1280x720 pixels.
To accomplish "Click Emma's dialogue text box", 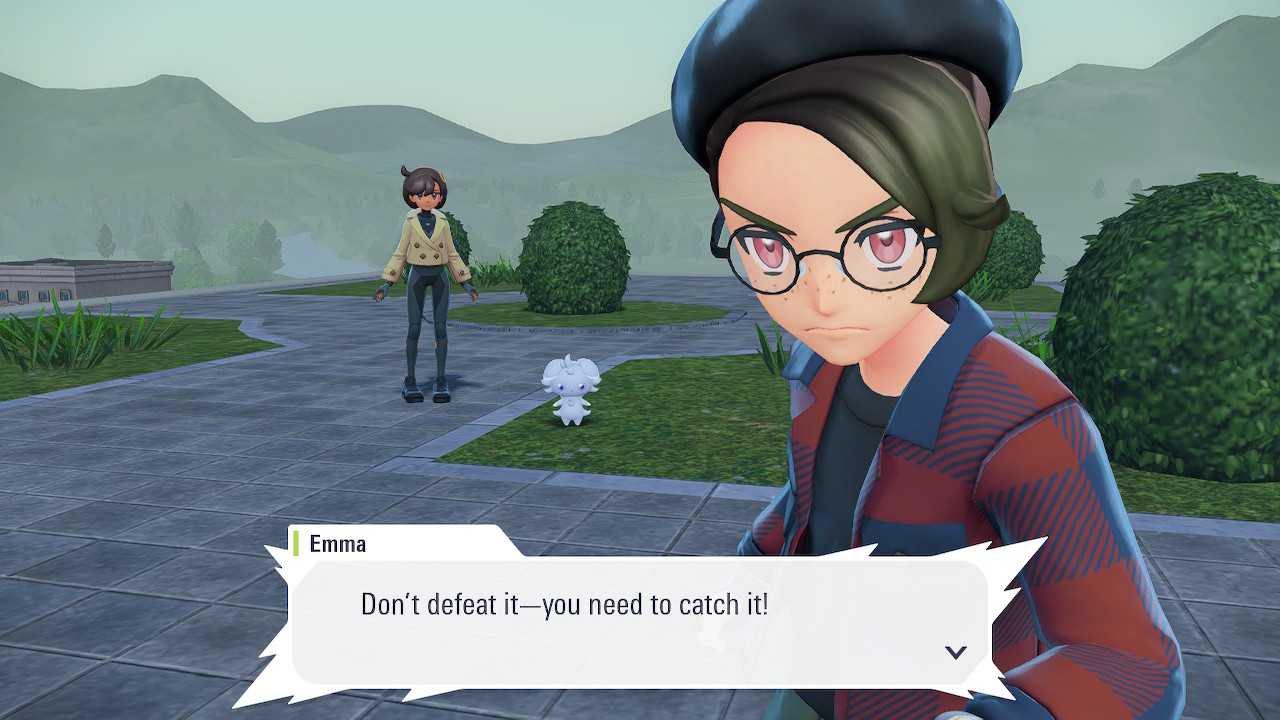I will 640,620.
